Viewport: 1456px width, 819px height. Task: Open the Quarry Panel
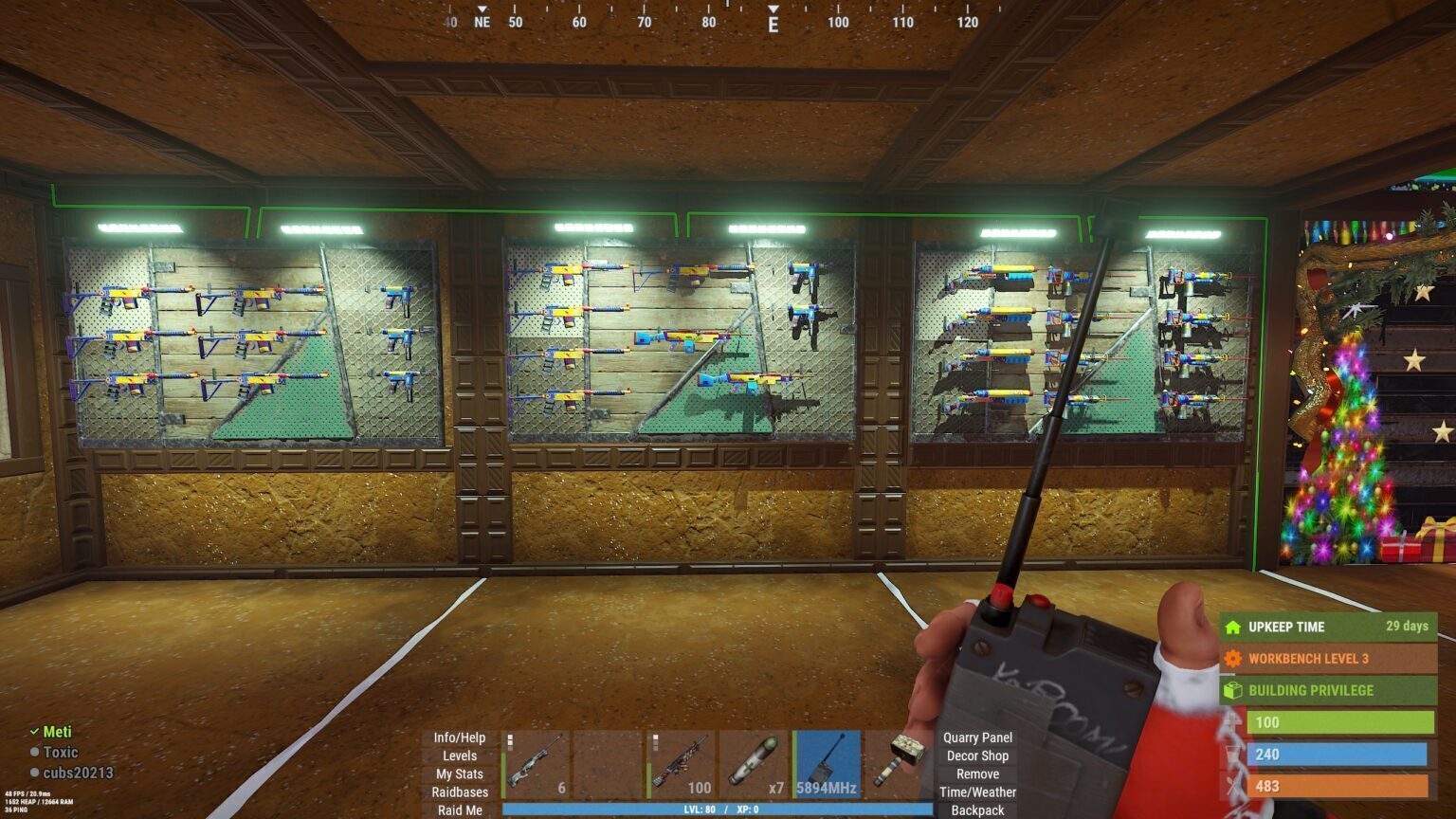pos(977,737)
